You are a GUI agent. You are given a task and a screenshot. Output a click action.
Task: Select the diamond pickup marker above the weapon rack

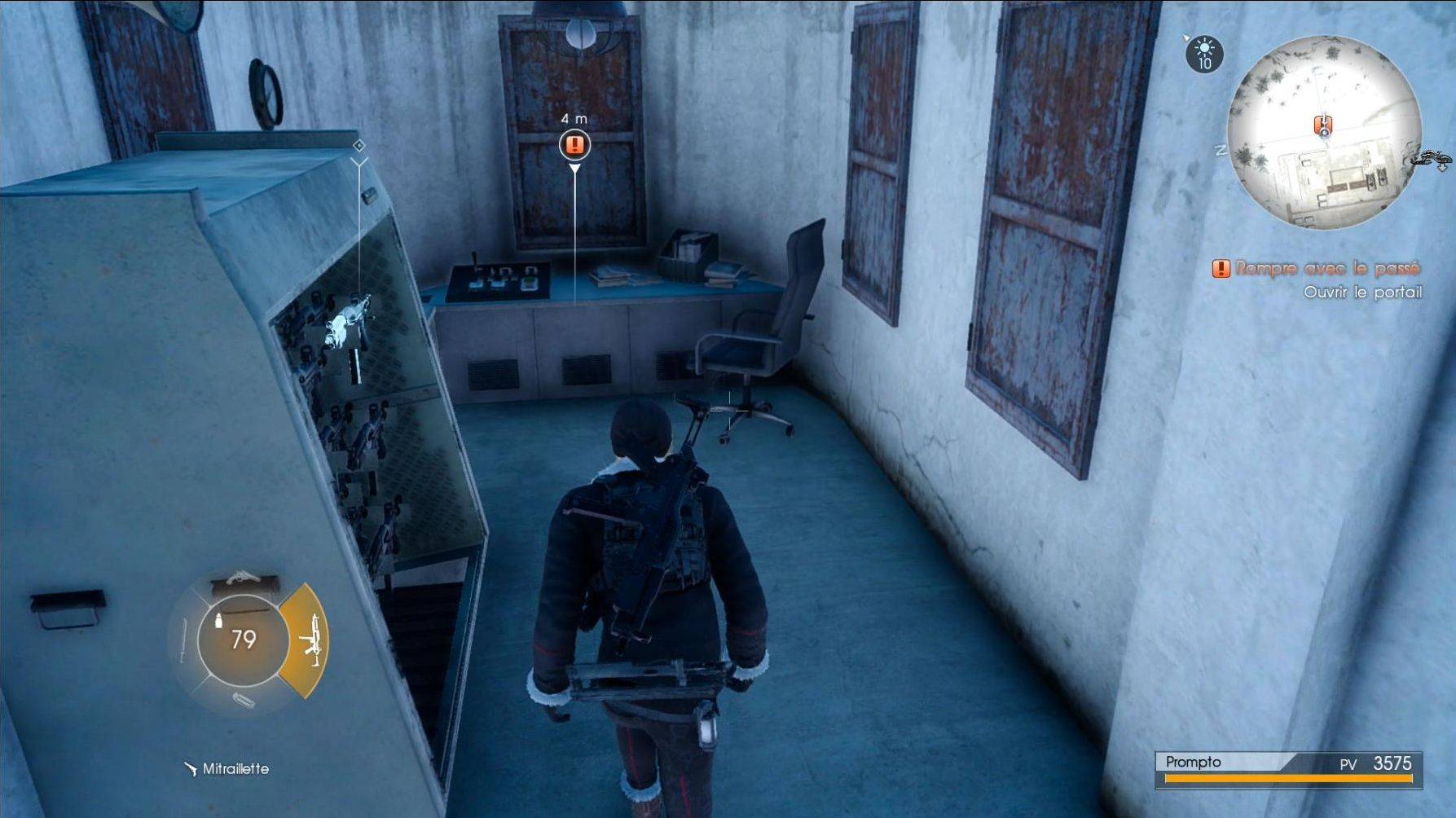[359, 146]
